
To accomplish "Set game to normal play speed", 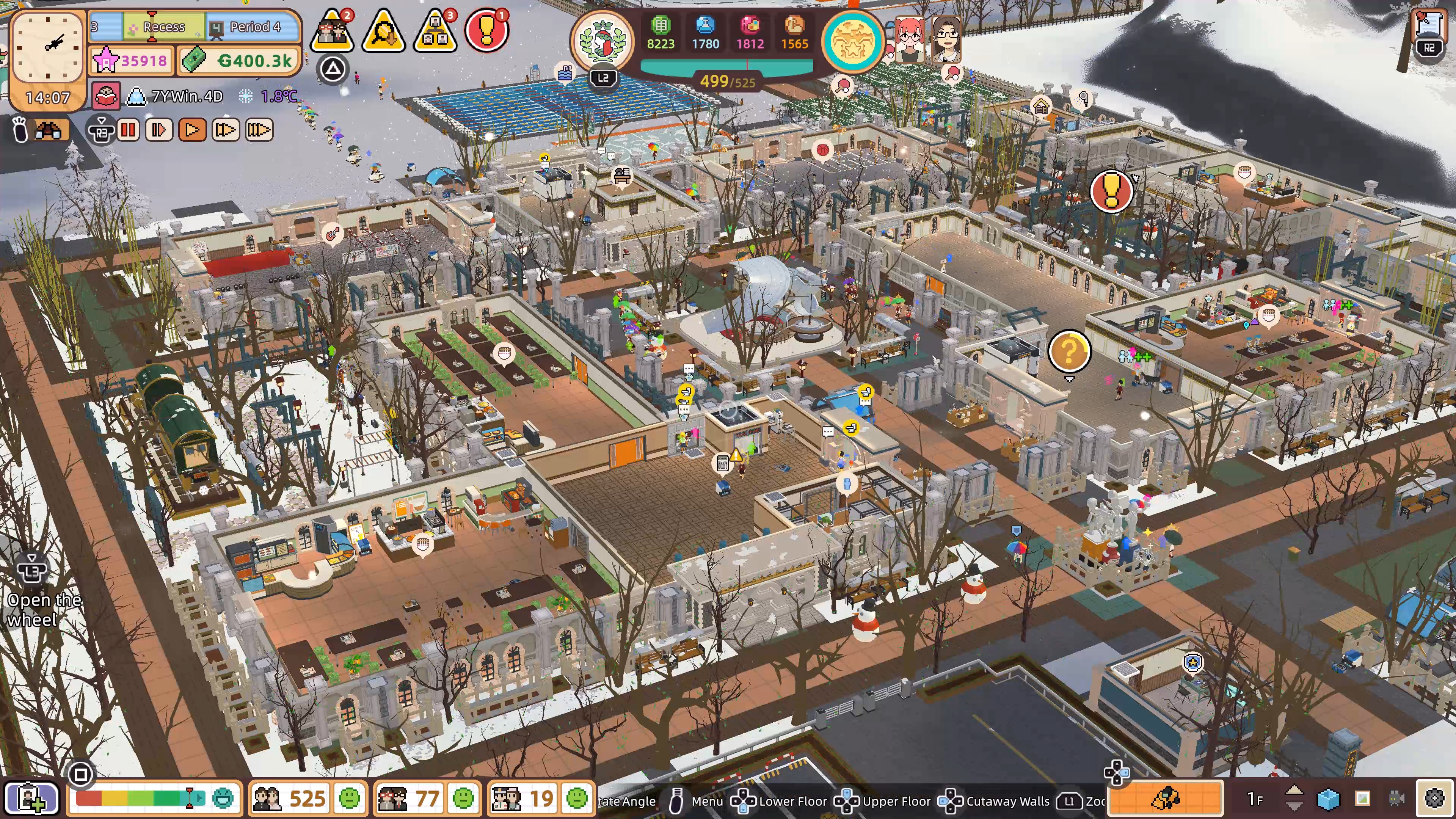I will (x=192, y=130).
